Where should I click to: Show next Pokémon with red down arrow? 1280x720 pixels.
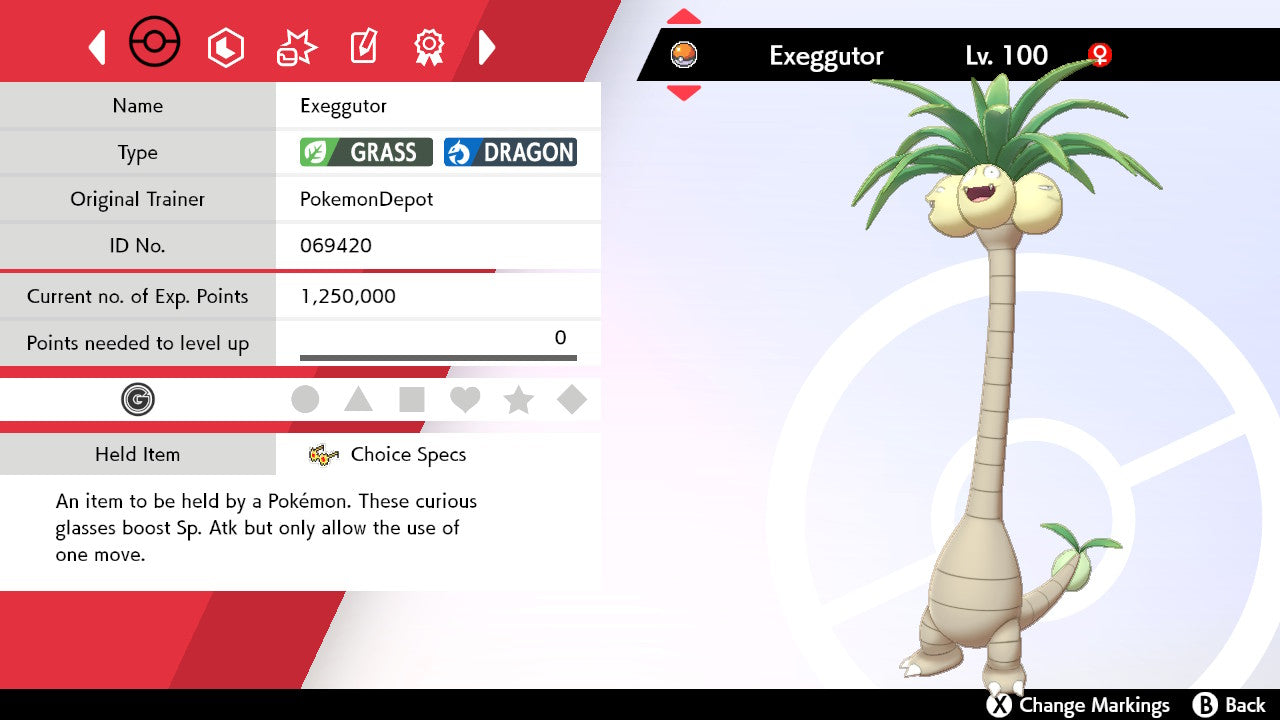tap(684, 93)
